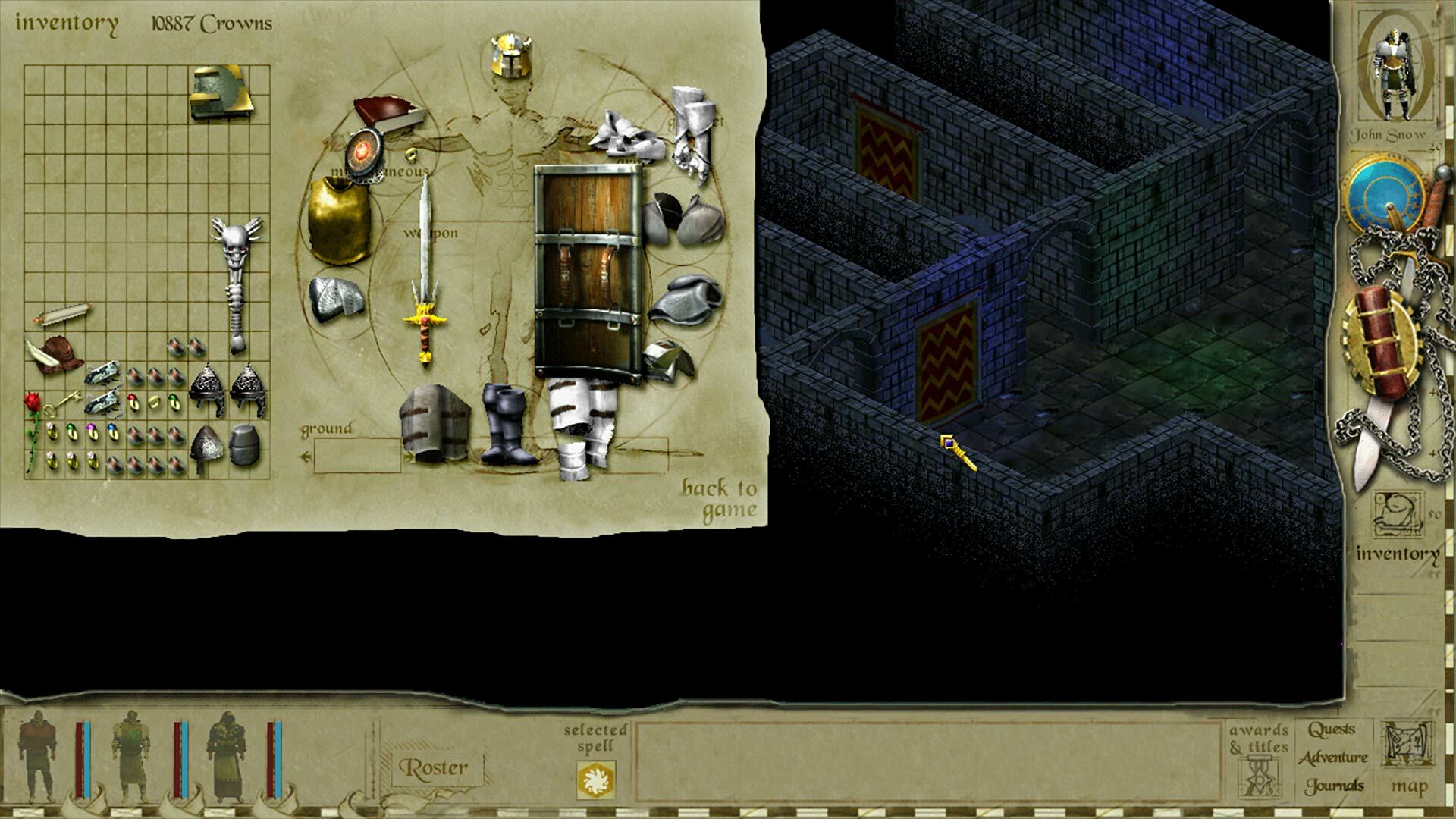
Task: Click the left arrow beside the ground slot
Action: (x=306, y=456)
